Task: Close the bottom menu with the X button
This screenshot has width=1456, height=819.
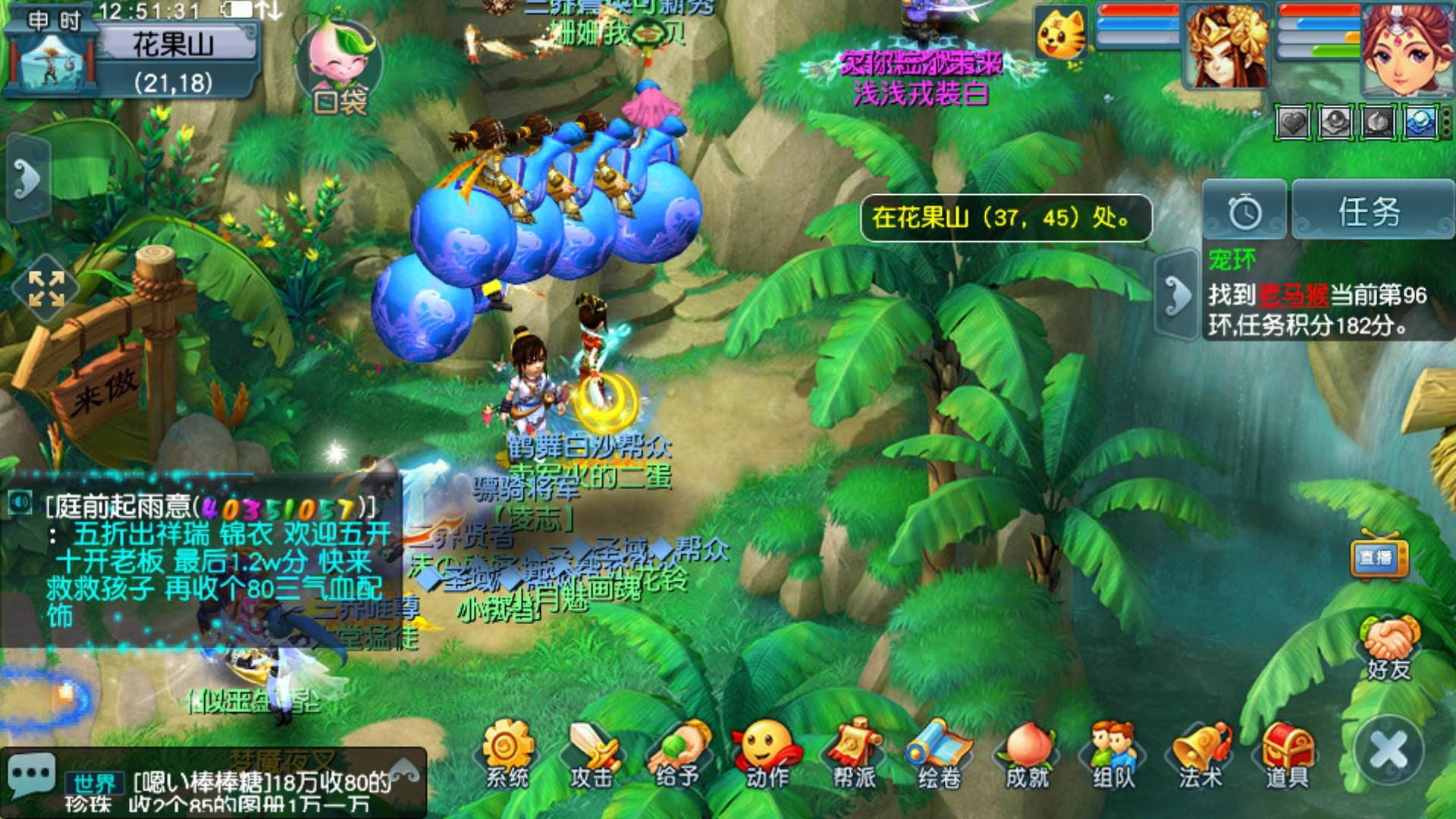Action: (x=1389, y=751)
